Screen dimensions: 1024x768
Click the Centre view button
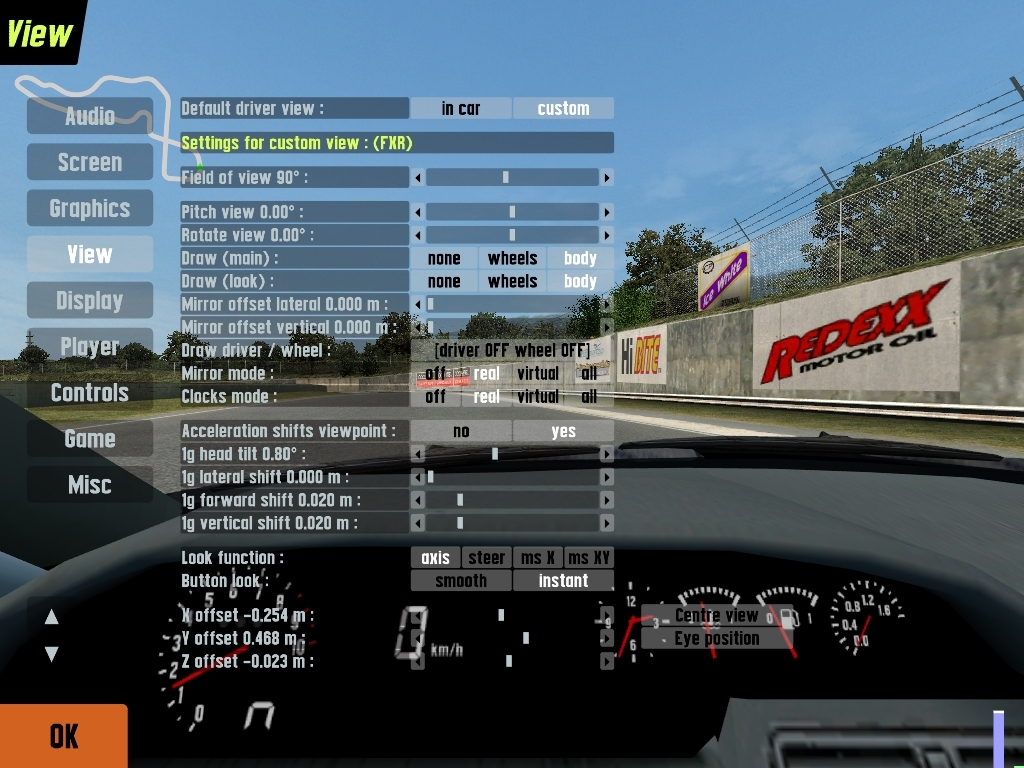point(716,615)
